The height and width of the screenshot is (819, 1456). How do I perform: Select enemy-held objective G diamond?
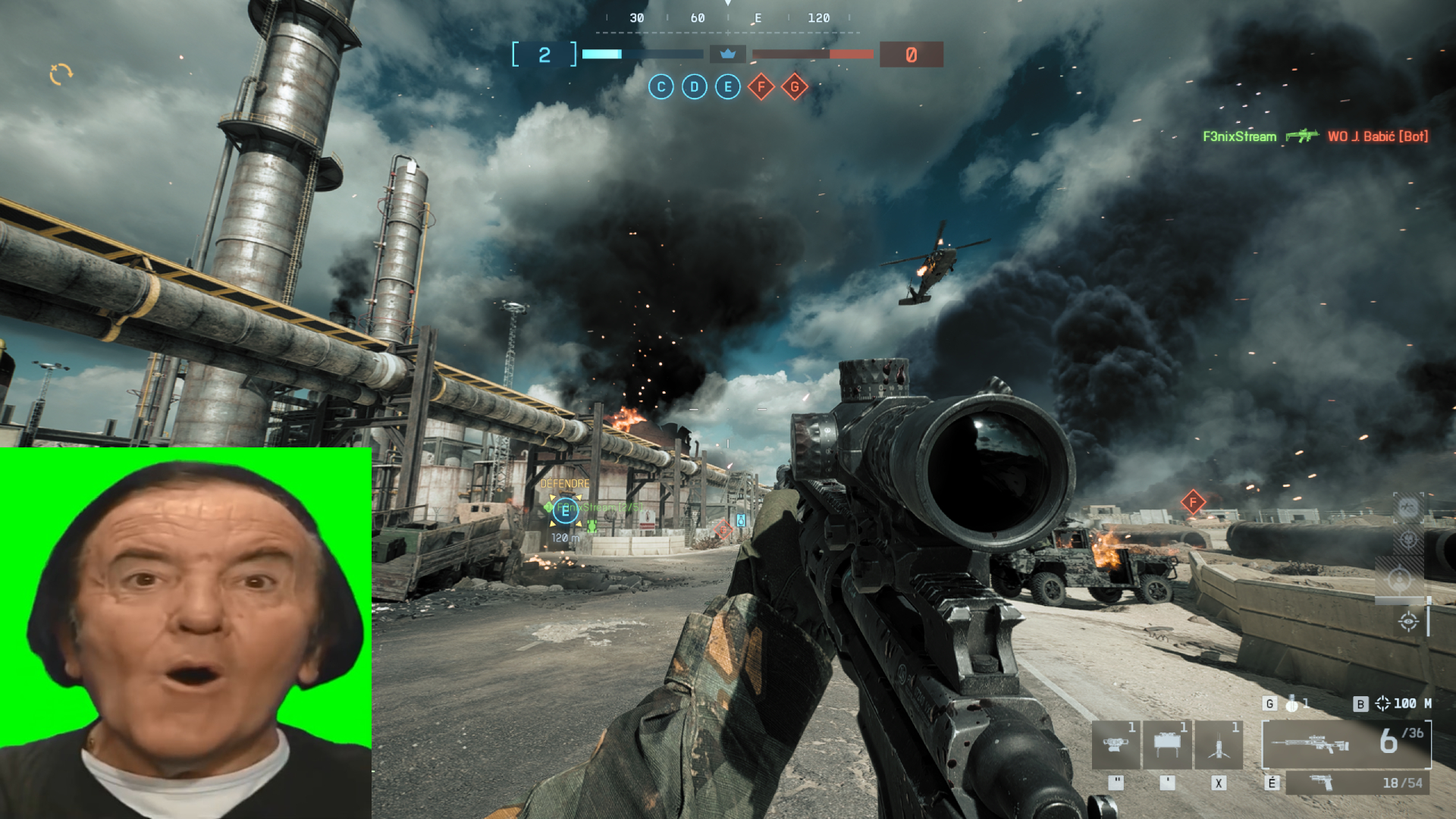[794, 87]
